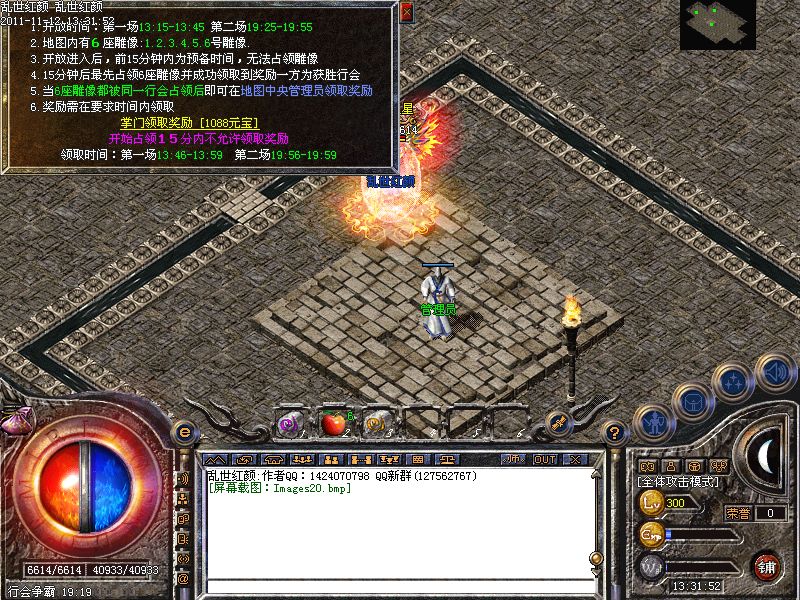This screenshot has width=800, height=600.
Task: Toggle sound with the speaker button
Action: pyautogui.click(x=775, y=372)
